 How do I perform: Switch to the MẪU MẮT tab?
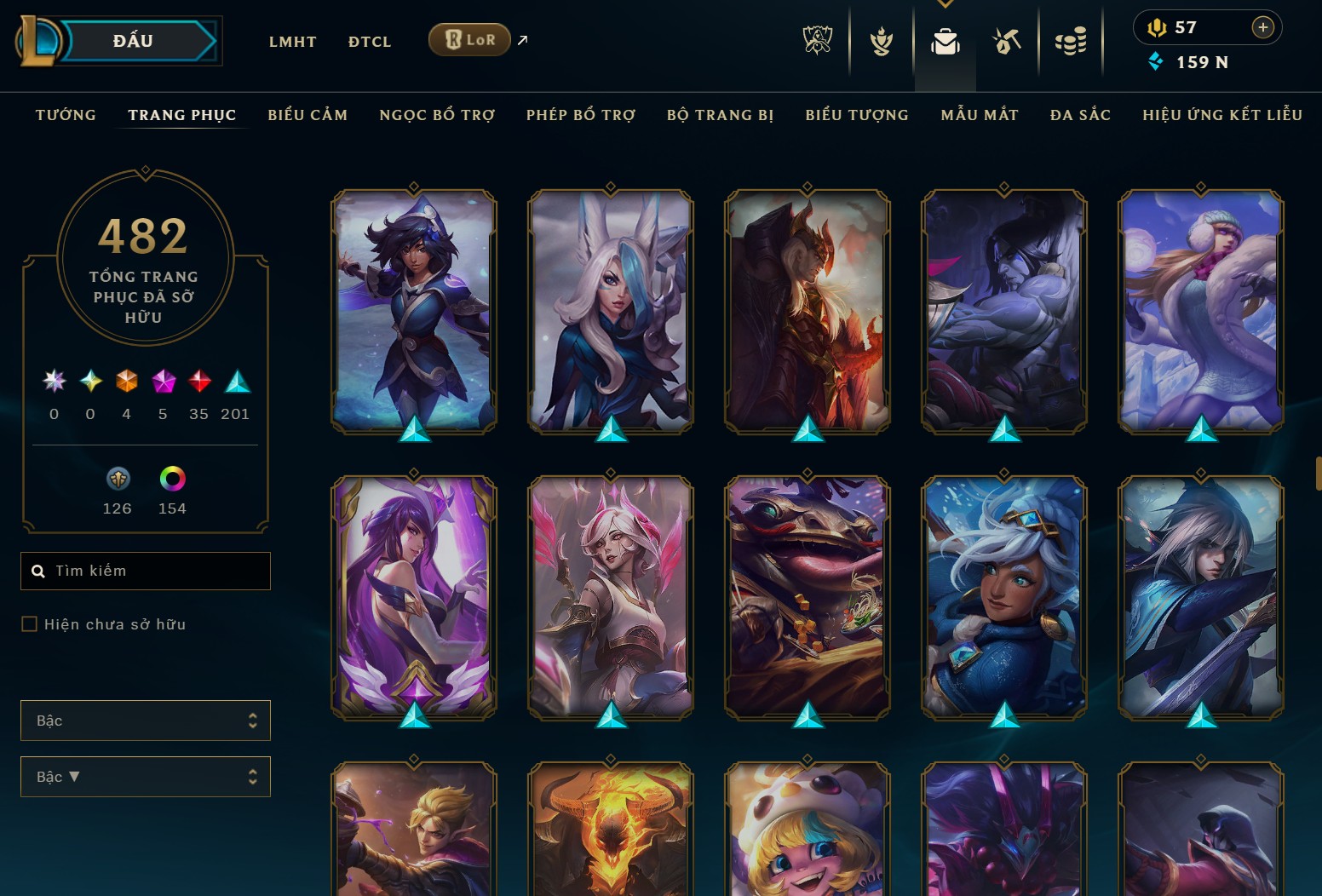980,114
